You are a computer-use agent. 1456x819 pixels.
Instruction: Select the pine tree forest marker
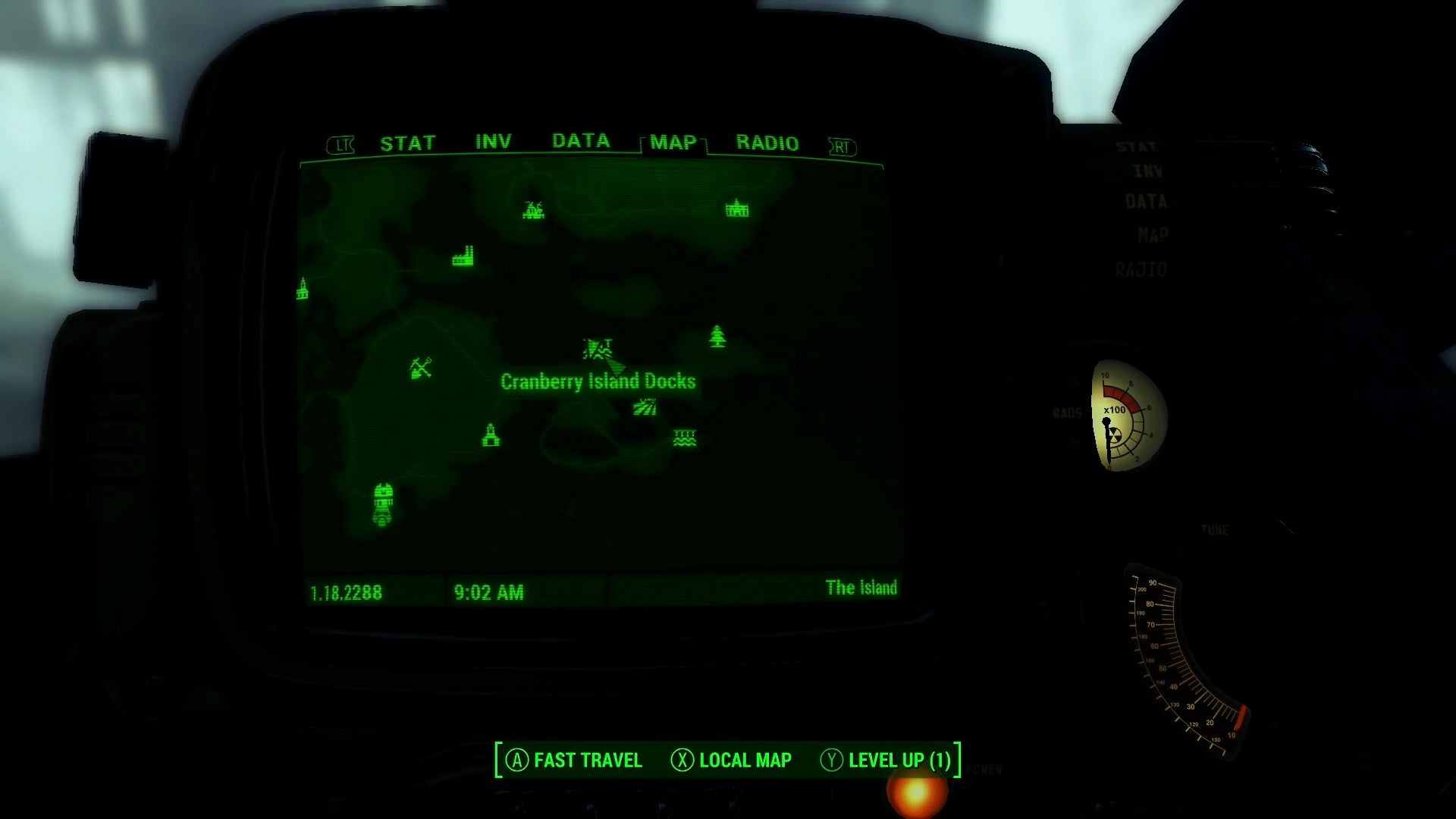[716, 336]
